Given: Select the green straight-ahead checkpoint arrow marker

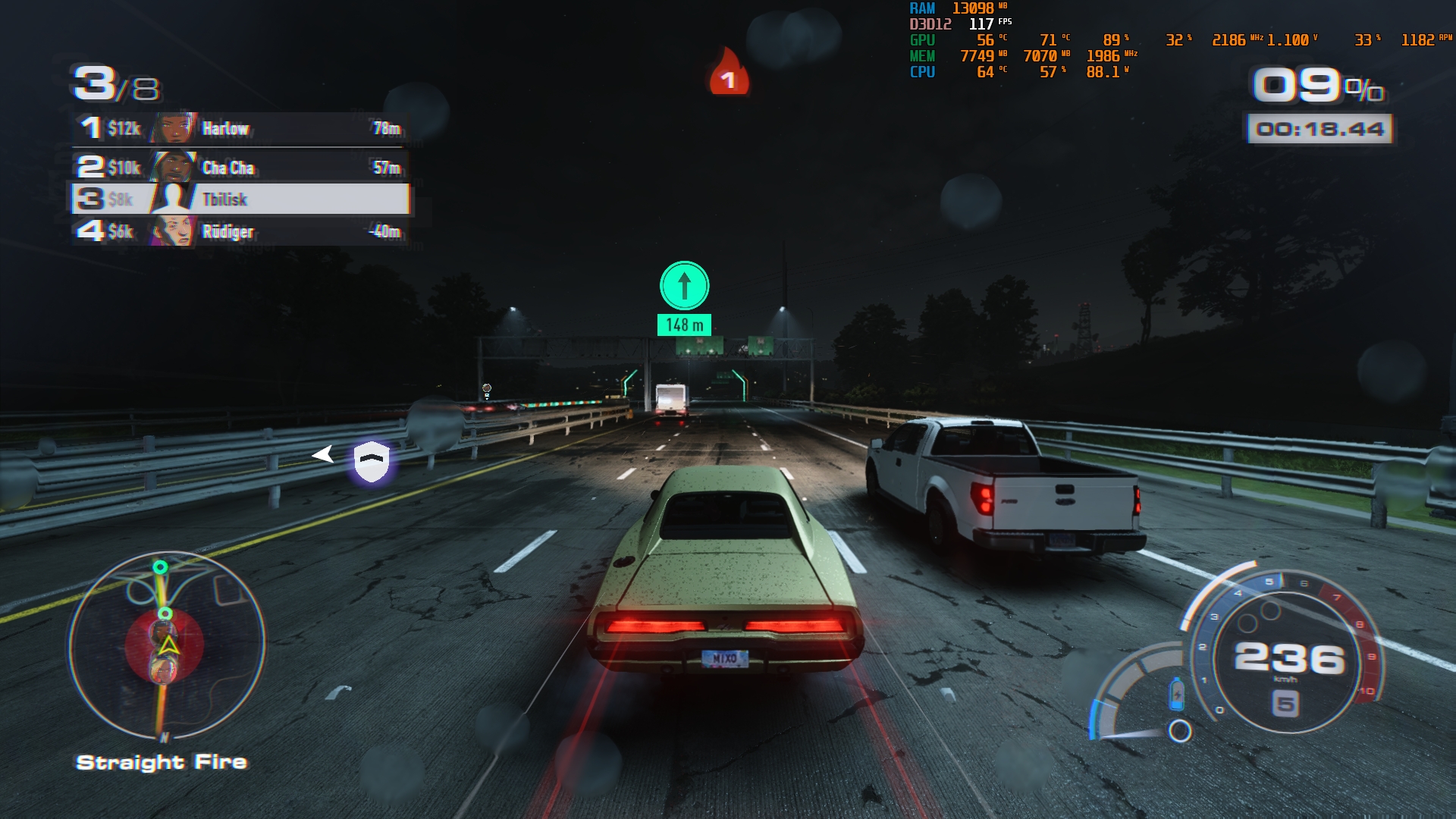Looking at the screenshot, I should (684, 286).
